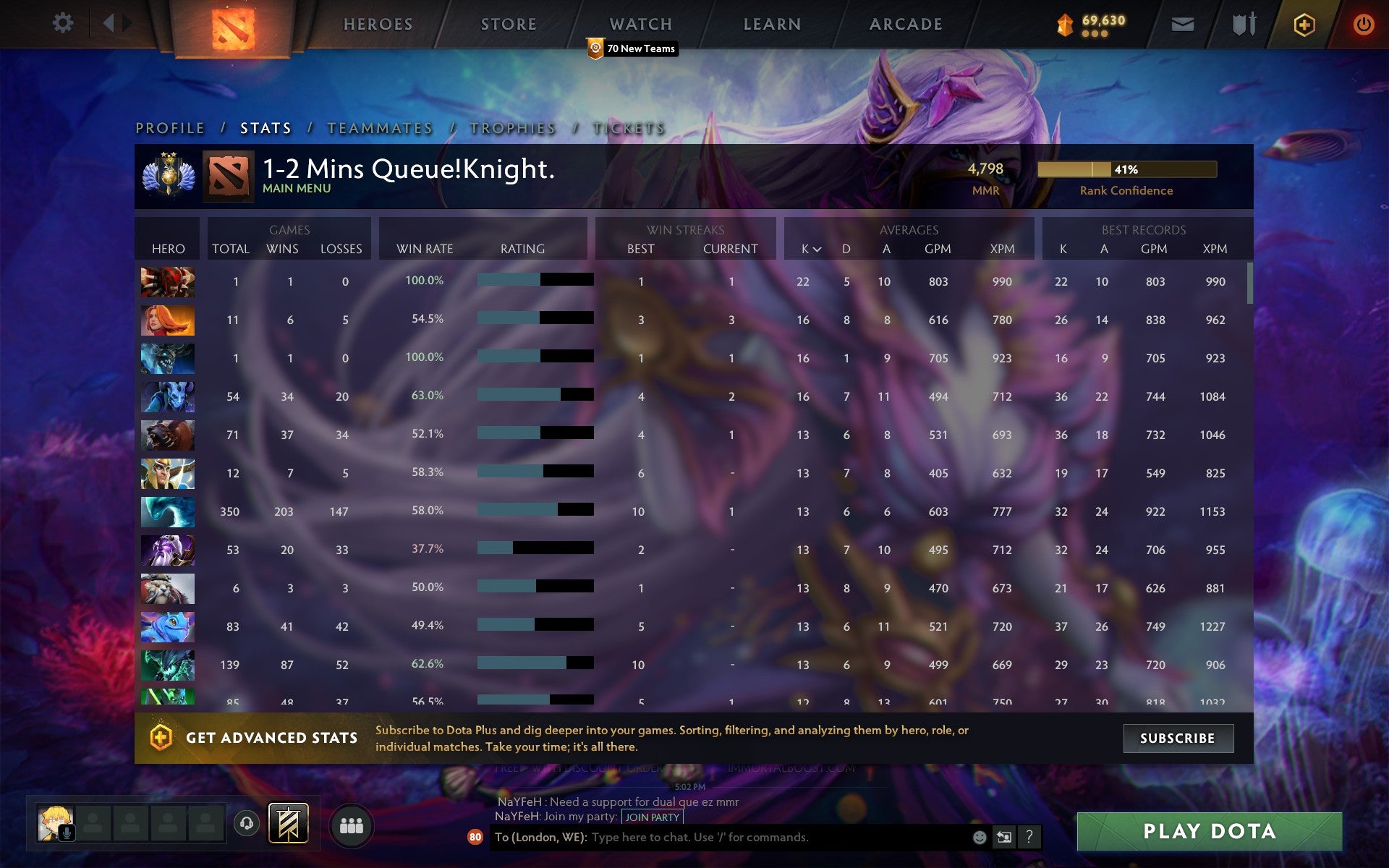
Task: Open the Armory crossed-swords icon
Action: tap(1242, 22)
